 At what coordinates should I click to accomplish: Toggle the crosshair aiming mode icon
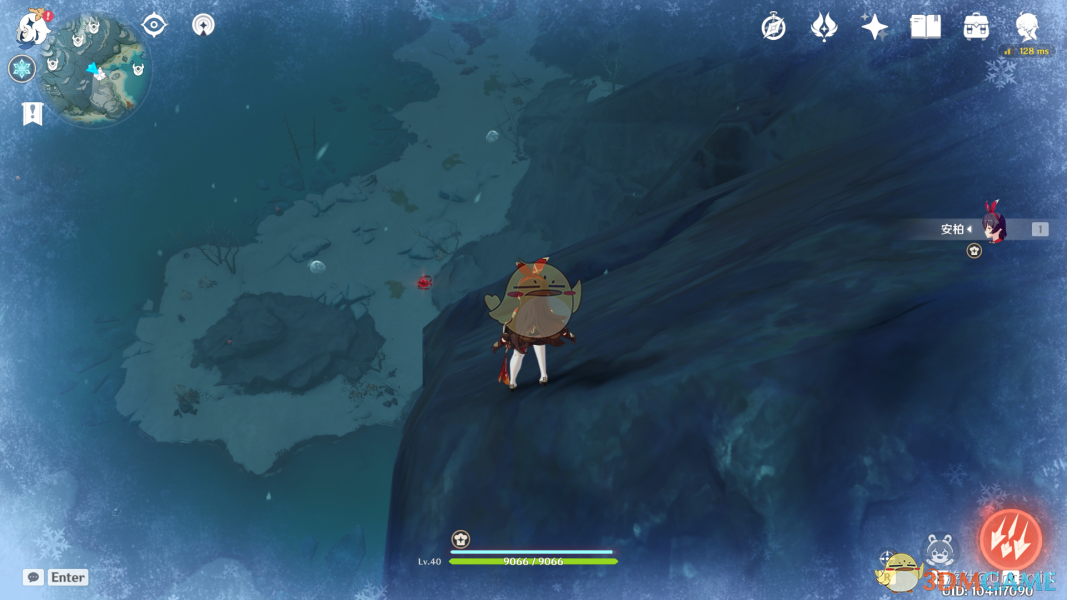click(x=887, y=559)
